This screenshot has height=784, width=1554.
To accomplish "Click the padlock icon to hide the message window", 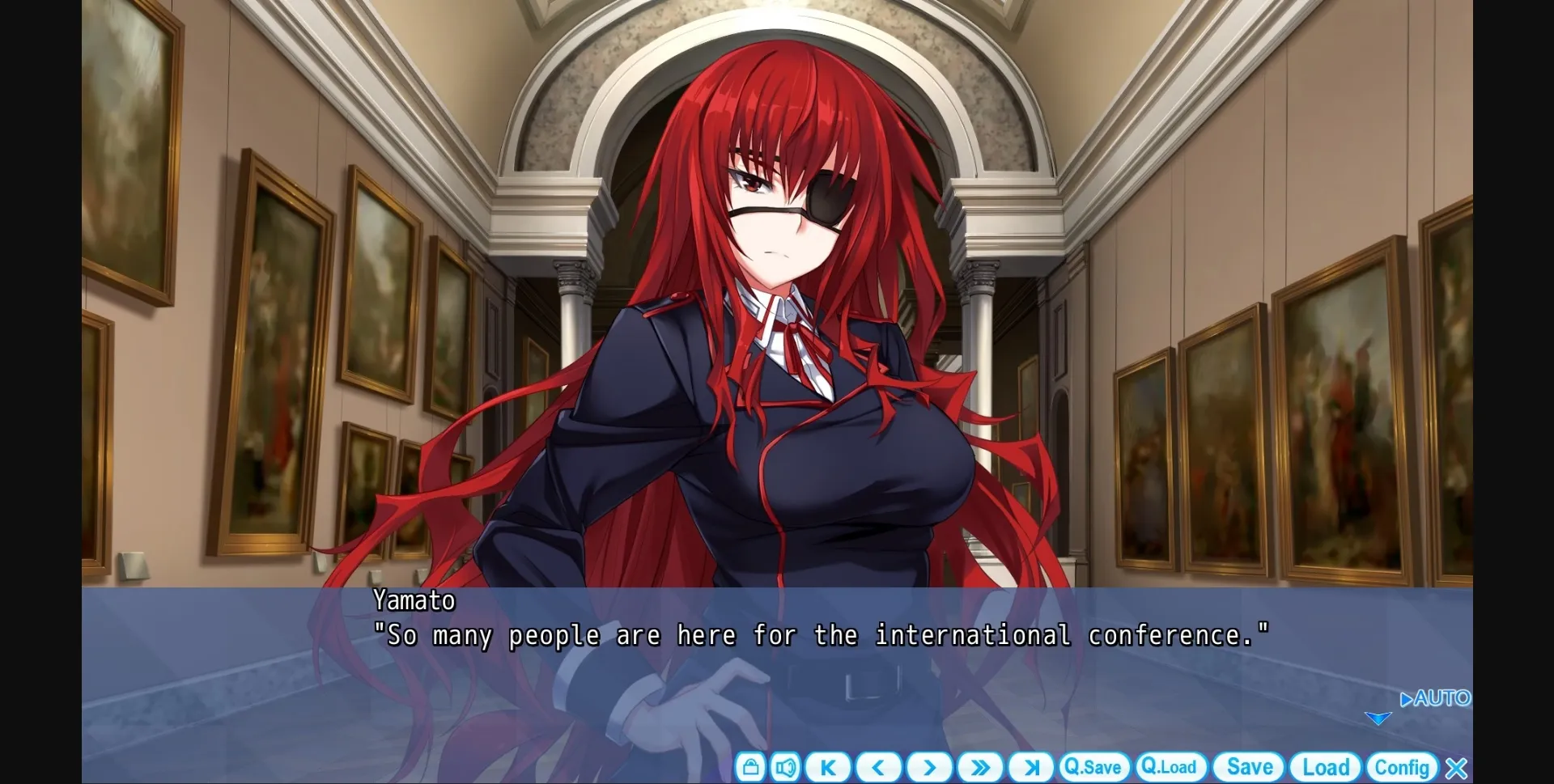I will point(750,767).
